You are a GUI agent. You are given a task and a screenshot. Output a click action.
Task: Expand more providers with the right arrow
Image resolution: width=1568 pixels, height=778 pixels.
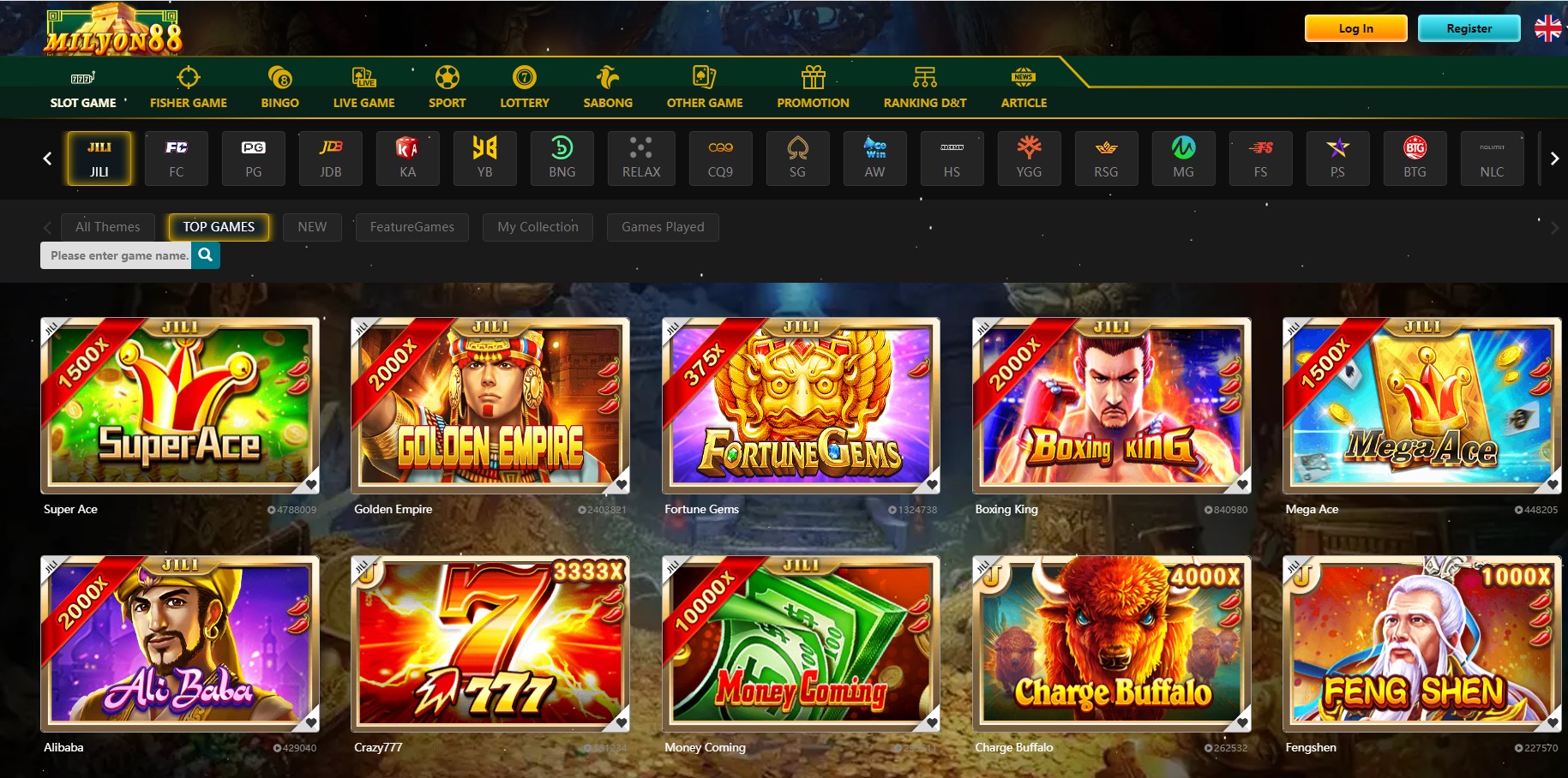point(1554,159)
